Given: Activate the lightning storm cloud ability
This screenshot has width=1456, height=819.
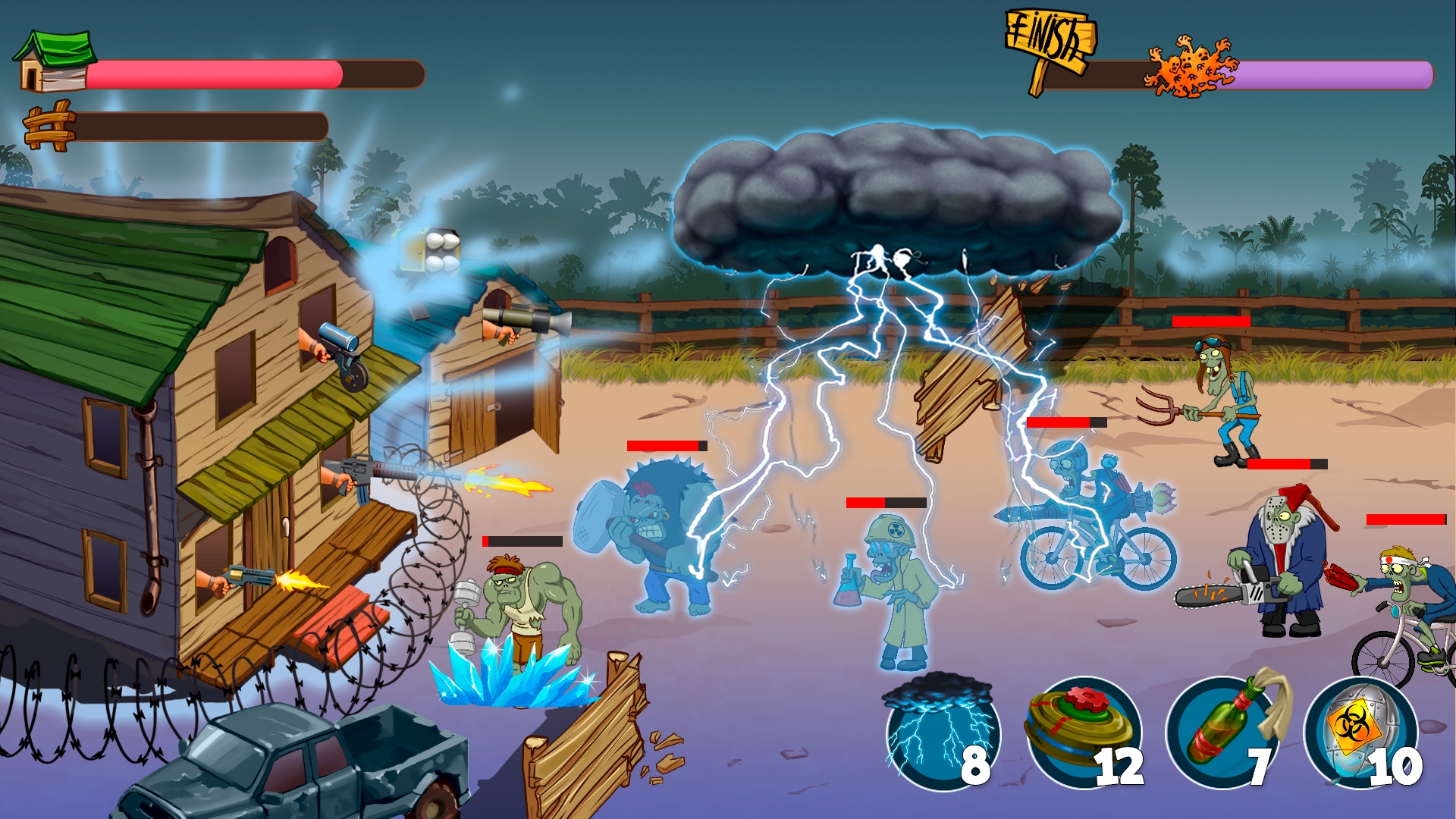Looking at the screenshot, I should (x=942, y=733).
